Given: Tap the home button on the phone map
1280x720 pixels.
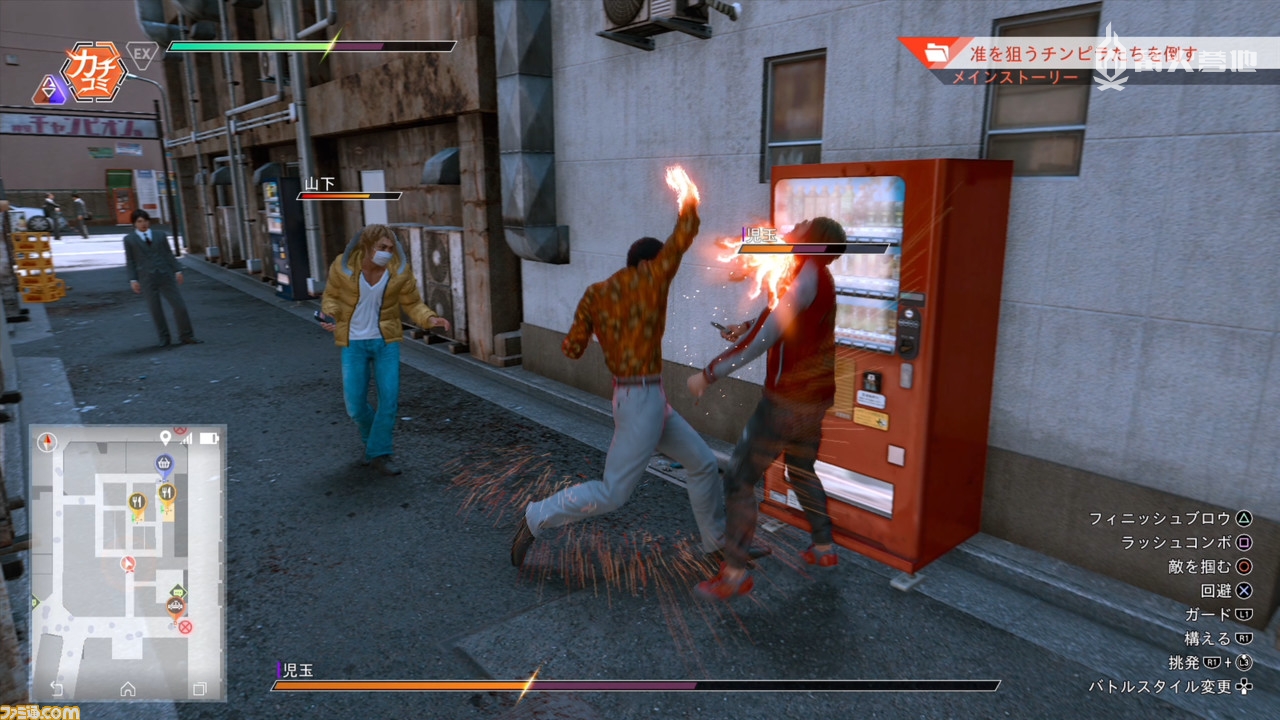Looking at the screenshot, I should 128,688.
